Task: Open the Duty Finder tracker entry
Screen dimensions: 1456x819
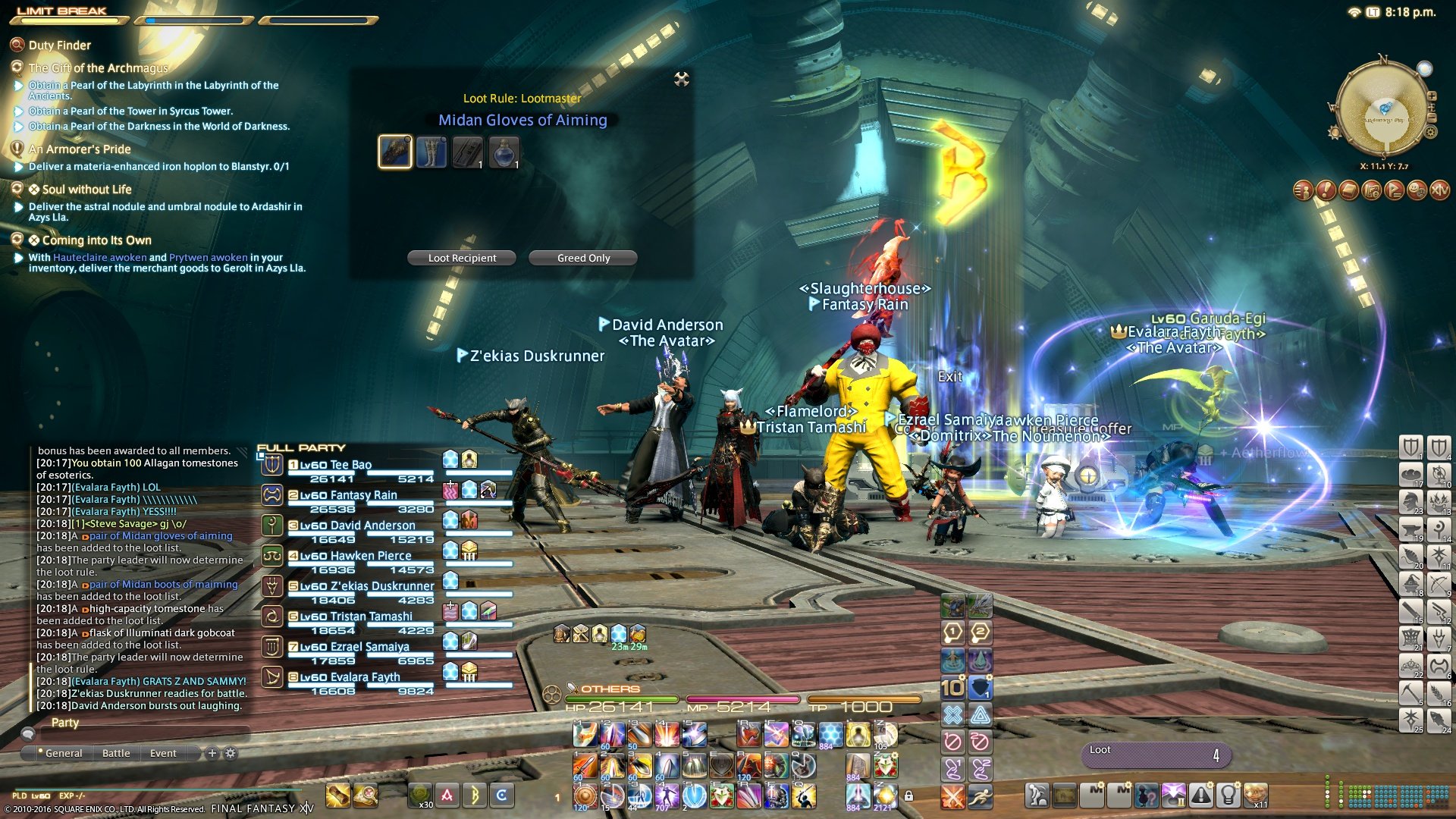Action: pyautogui.click(x=59, y=45)
